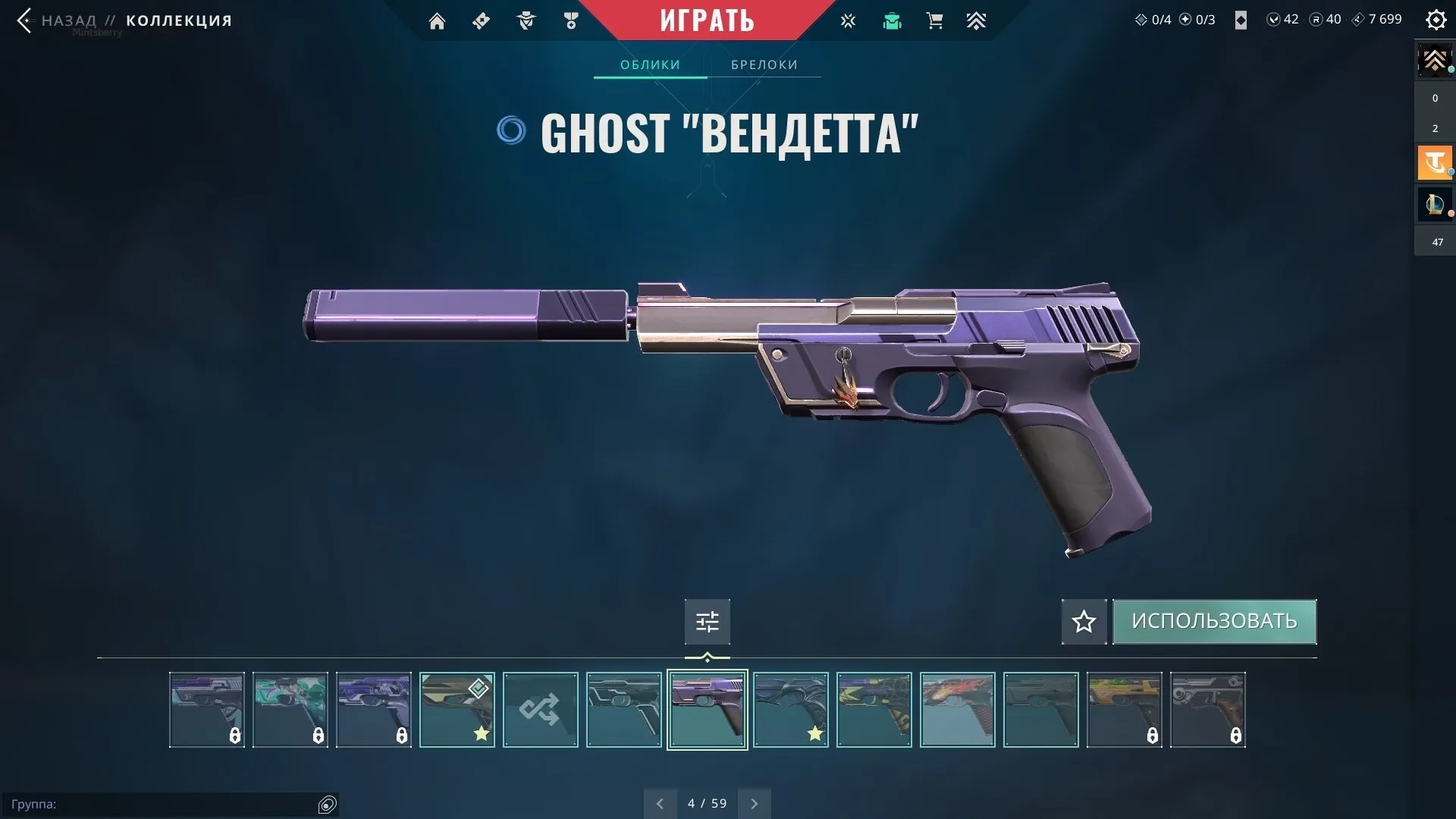This screenshot has width=1456, height=819.
Task: Toggle favorite star for Ghost Вендетта
Action: coord(1083,621)
